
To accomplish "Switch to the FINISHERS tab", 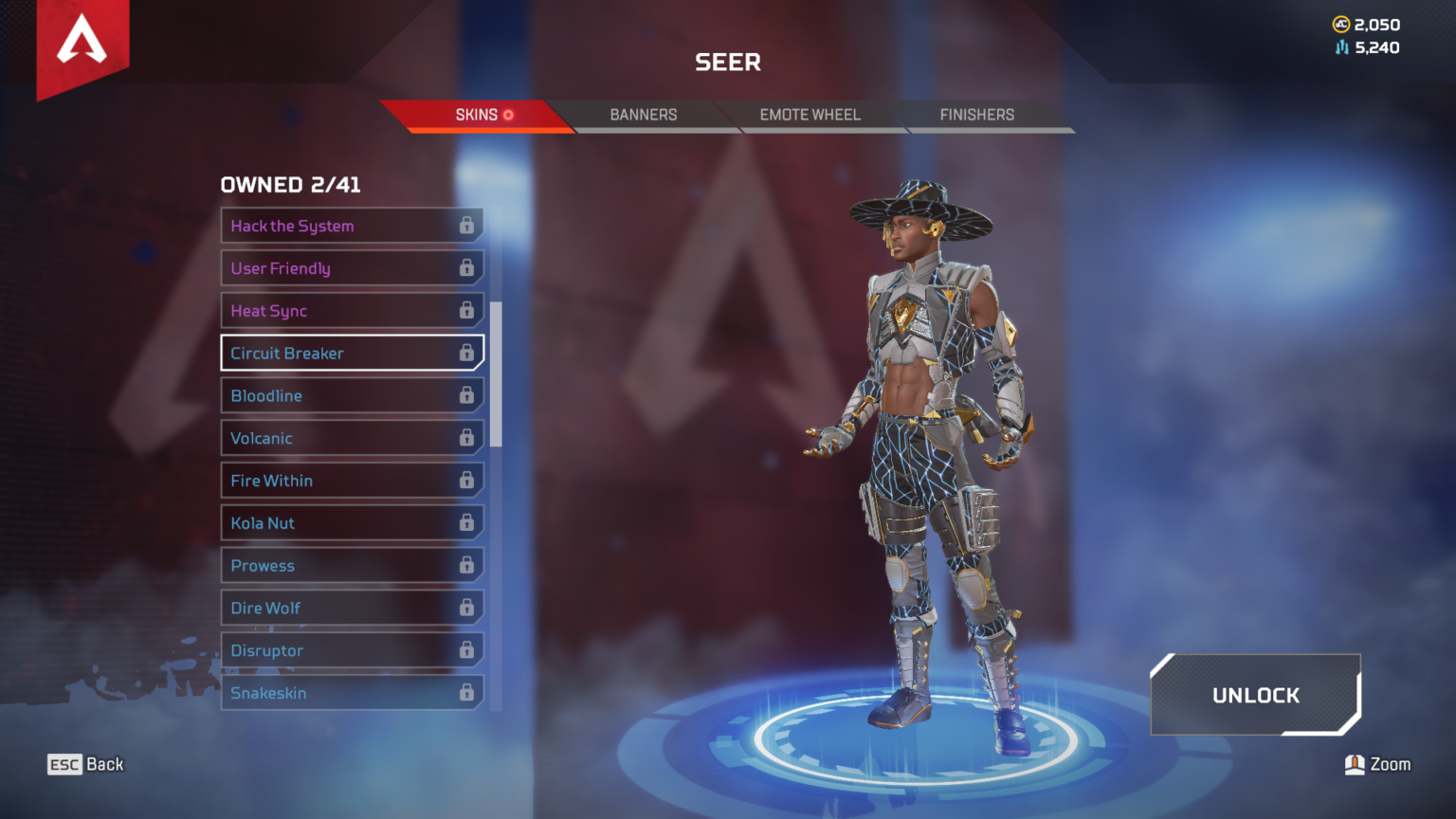I will tap(976, 115).
